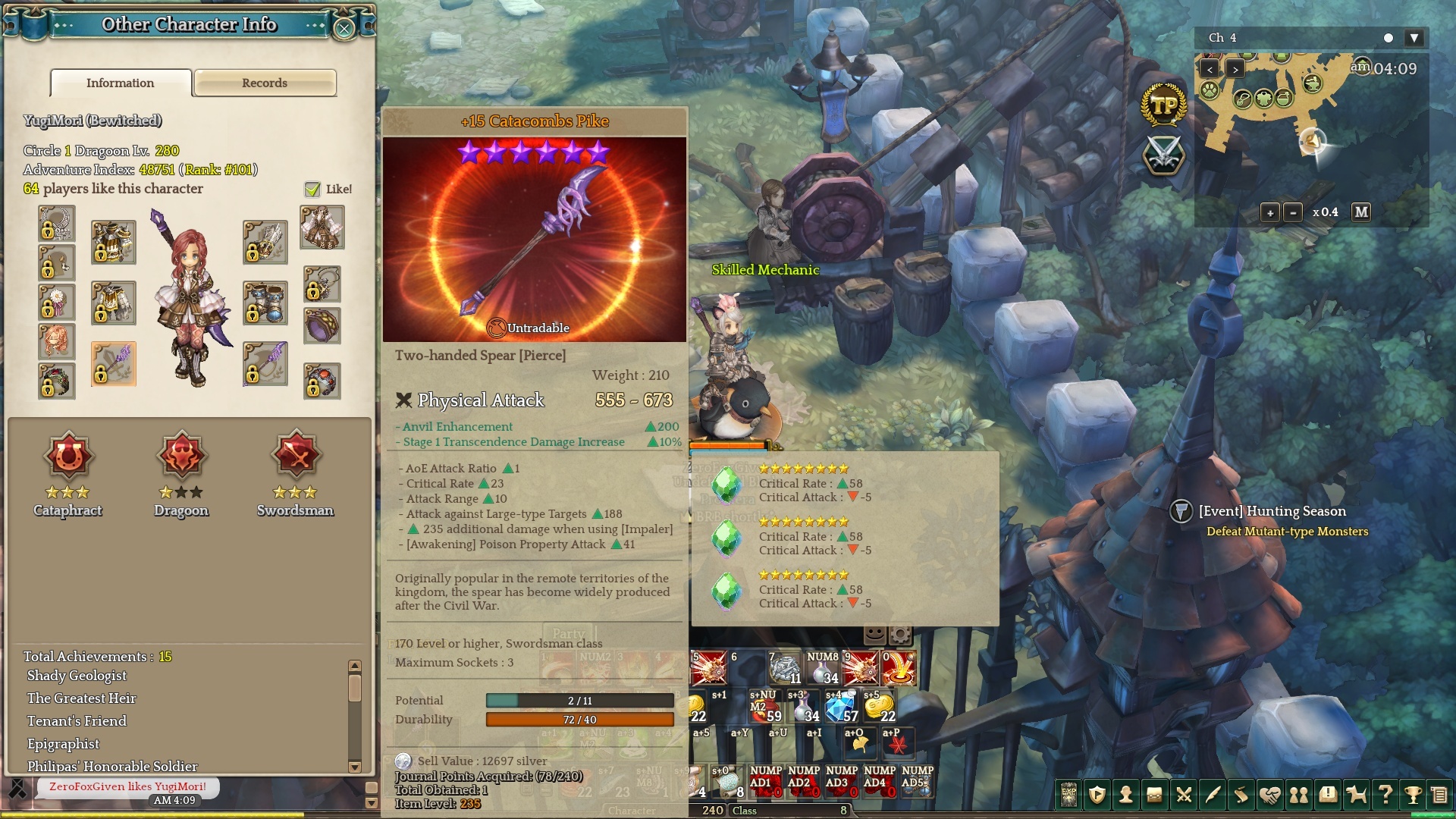Open the channel dropdown arrow
Image resolution: width=1456 pixels, height=819 pixels.
click(x=1414, y=38)
